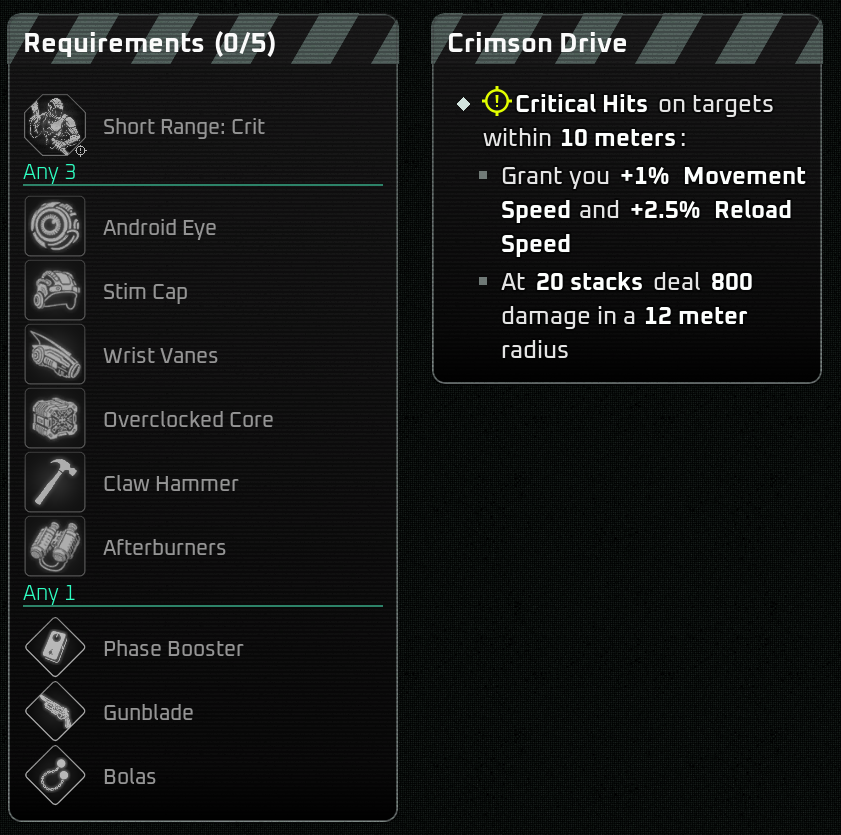This screenshot has width=841, height=835.
Task: Pick the Claw Hammer item
Action: [x=54, y=483]
